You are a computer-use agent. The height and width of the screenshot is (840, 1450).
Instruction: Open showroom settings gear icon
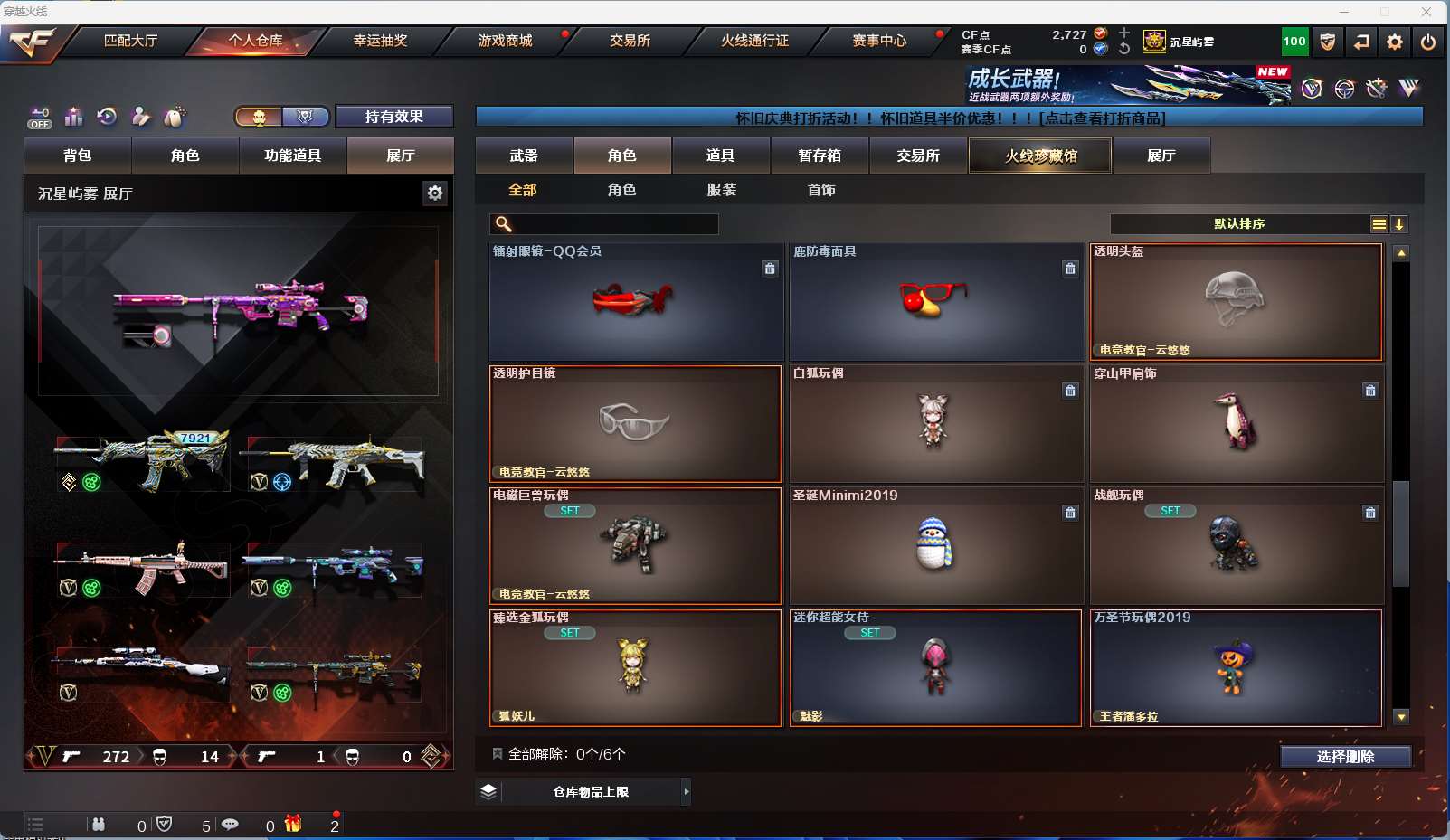(435, 193)
